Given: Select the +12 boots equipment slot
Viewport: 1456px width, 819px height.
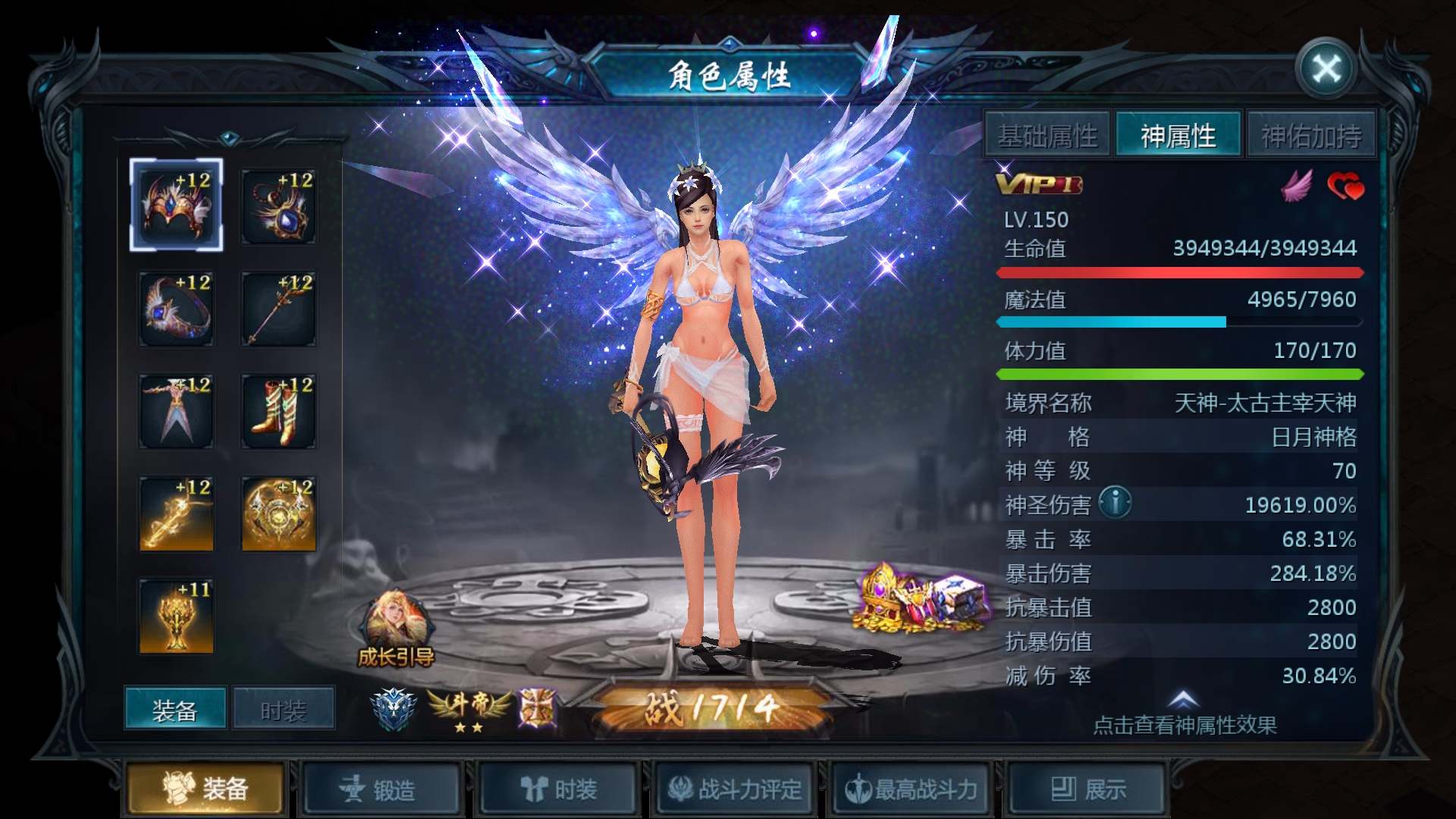Looking at the screenshot, I should pos(278,409).
